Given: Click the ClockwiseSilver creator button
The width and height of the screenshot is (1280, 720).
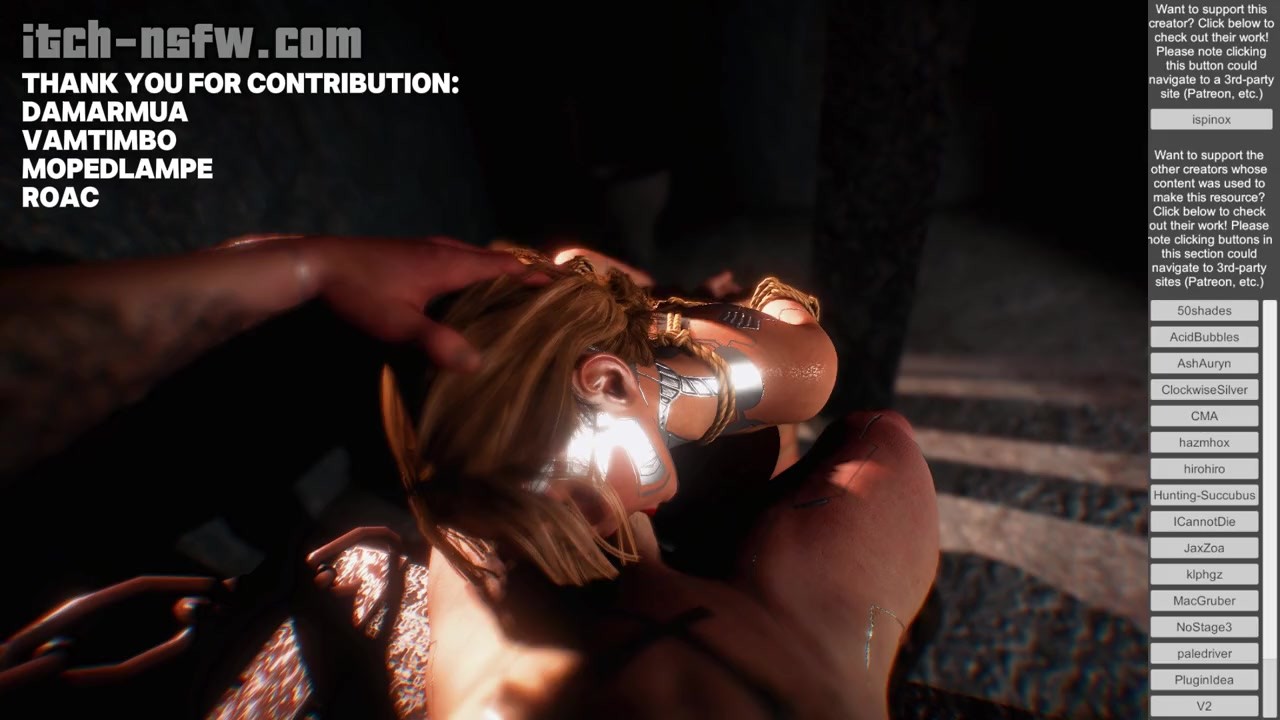Looking at the screenshot, I should [1204, 390].
